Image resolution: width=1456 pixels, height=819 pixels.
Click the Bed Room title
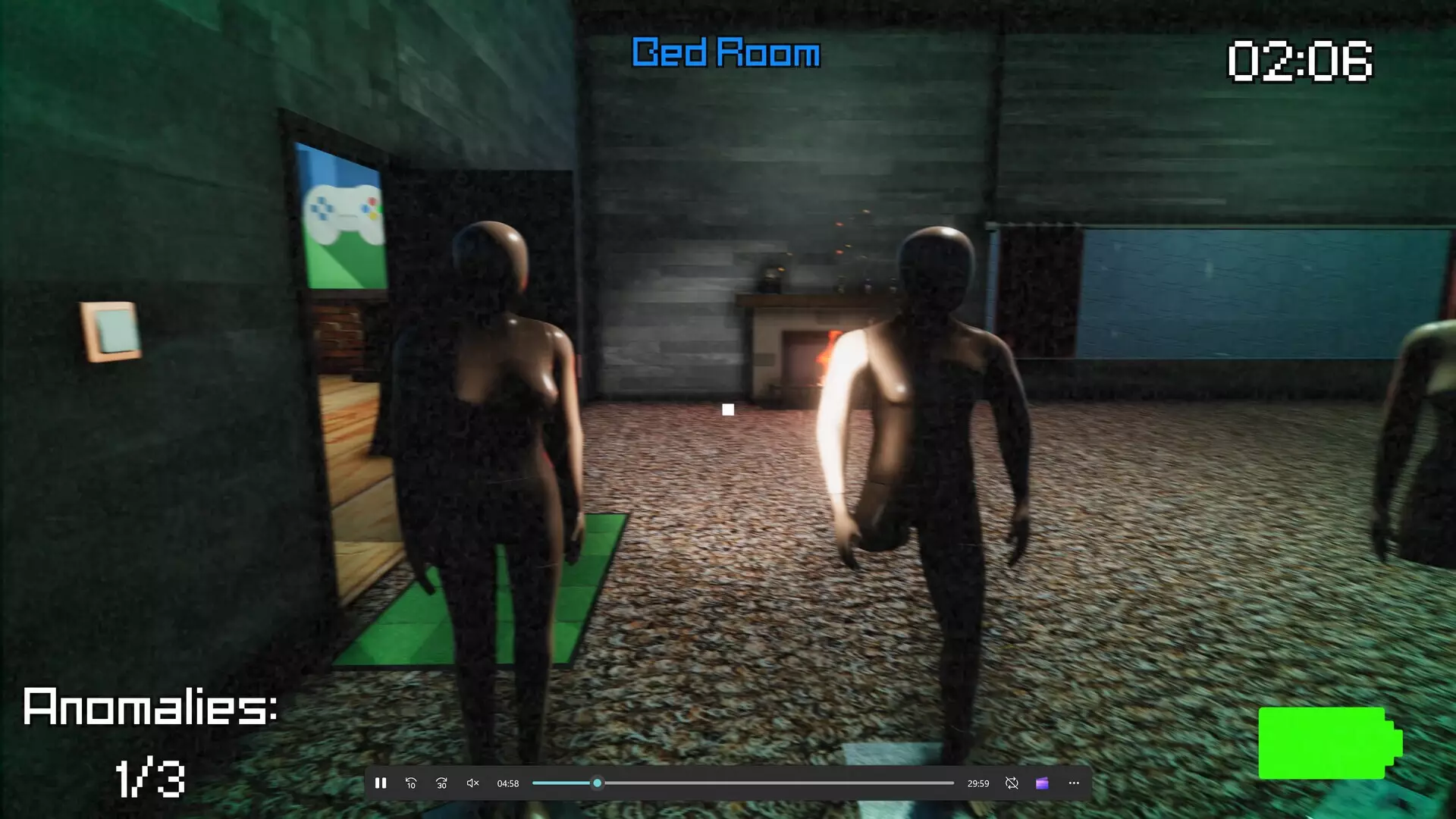click(725, 53)
